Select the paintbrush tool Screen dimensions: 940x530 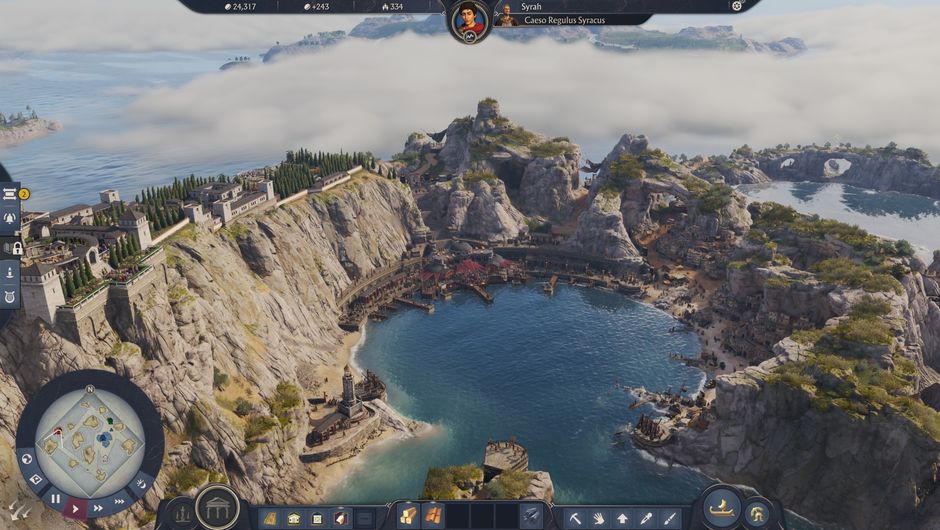coord(670,518)
